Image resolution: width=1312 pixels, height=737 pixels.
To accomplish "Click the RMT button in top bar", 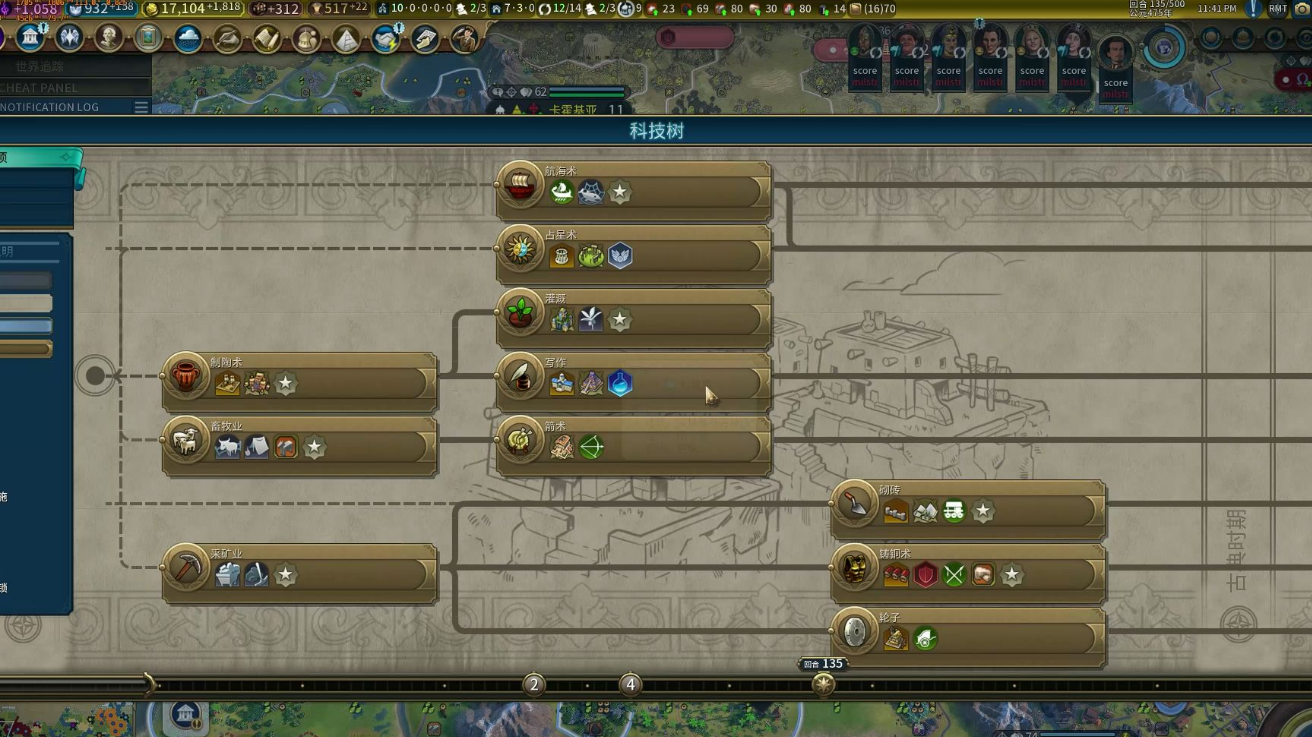I will tap(1278, 9).
